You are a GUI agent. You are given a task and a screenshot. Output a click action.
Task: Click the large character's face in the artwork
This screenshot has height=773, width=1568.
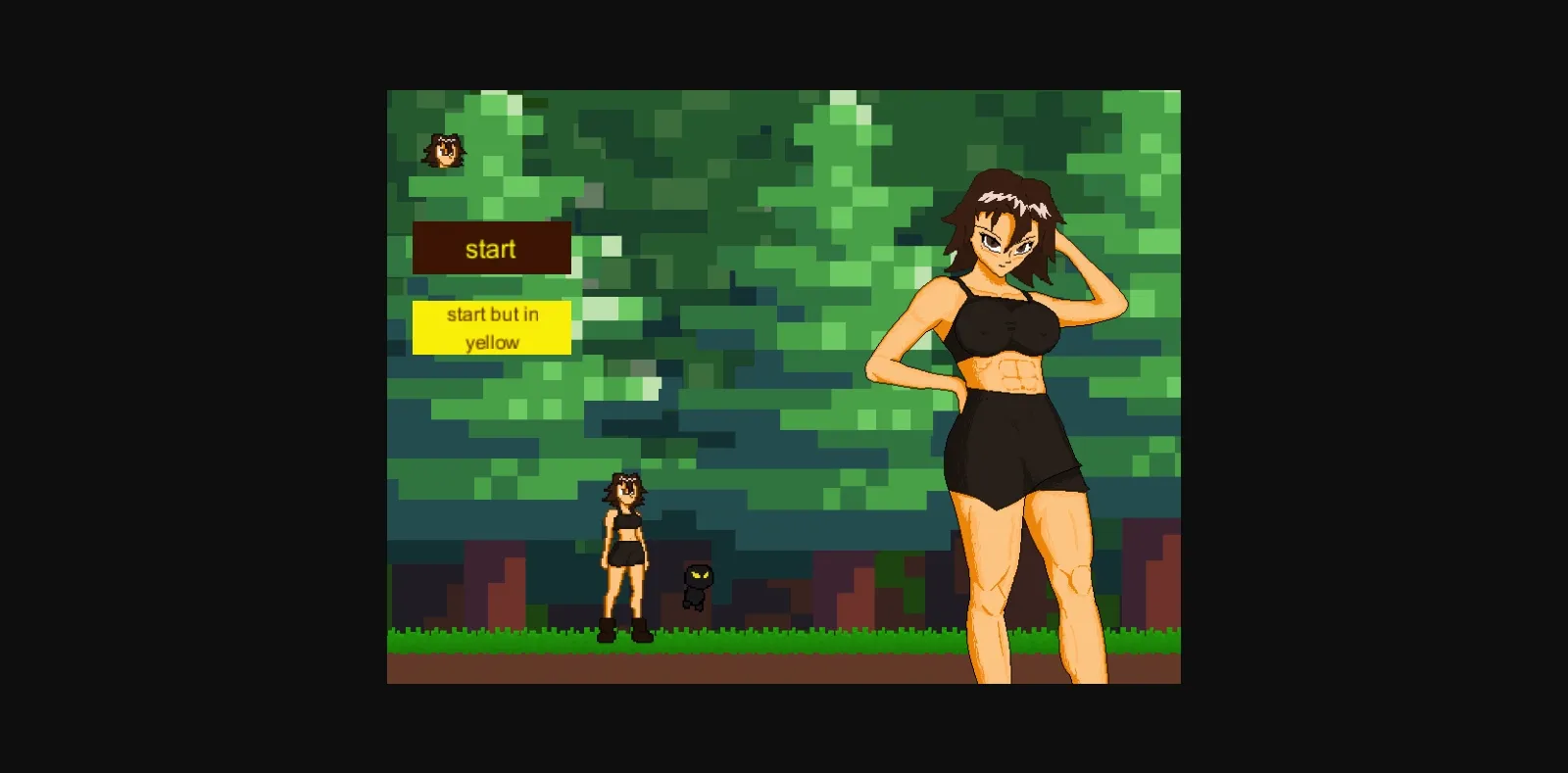click(x=1002, y=245)
